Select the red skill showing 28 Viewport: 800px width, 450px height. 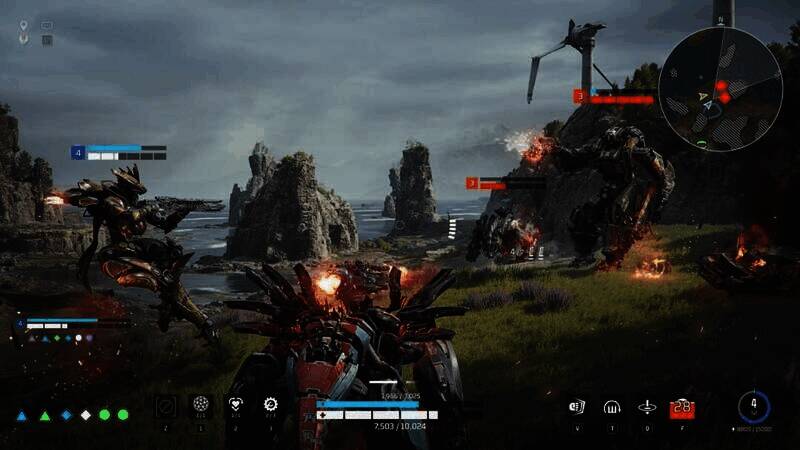[x=682, y=407]
